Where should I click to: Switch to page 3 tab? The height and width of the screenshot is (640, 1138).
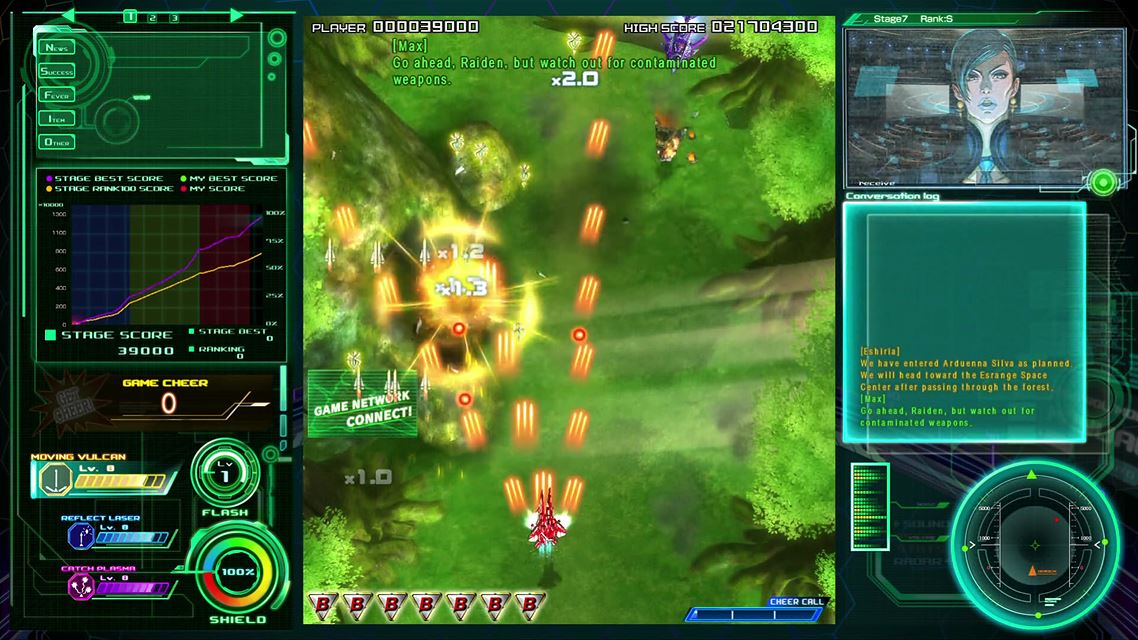(x=174, y=17)
